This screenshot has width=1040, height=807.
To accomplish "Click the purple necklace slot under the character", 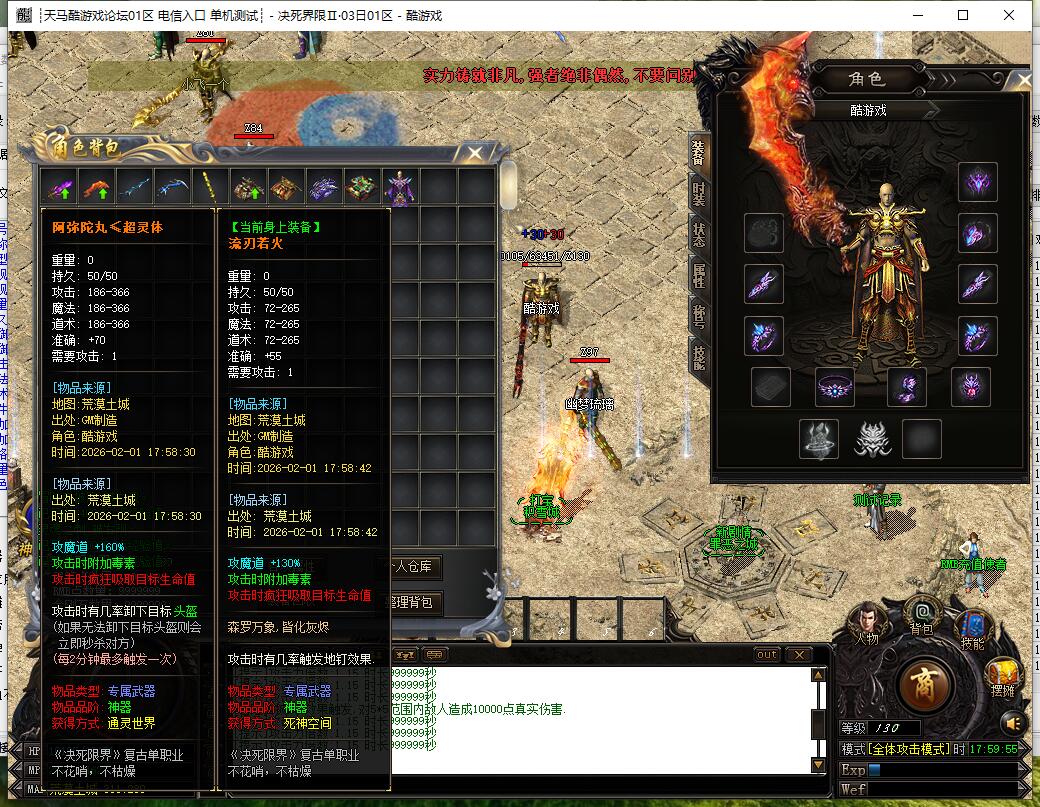I will 834,387.
